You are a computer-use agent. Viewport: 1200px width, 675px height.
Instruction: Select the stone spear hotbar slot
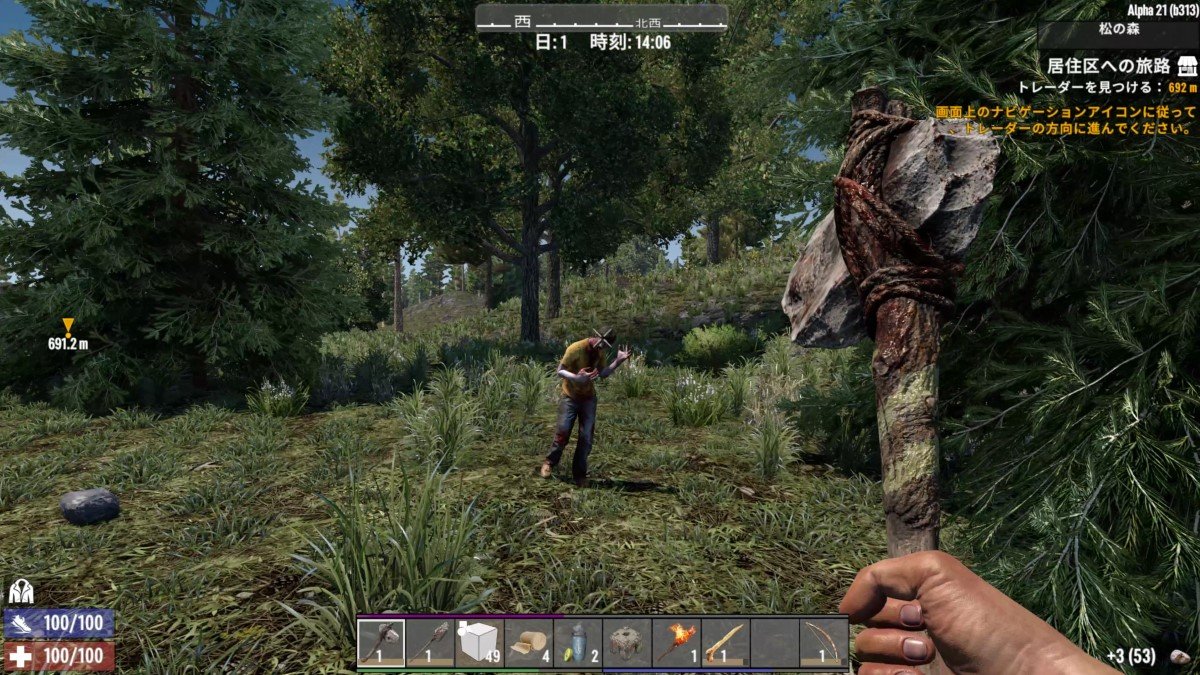tap(431, 643)
